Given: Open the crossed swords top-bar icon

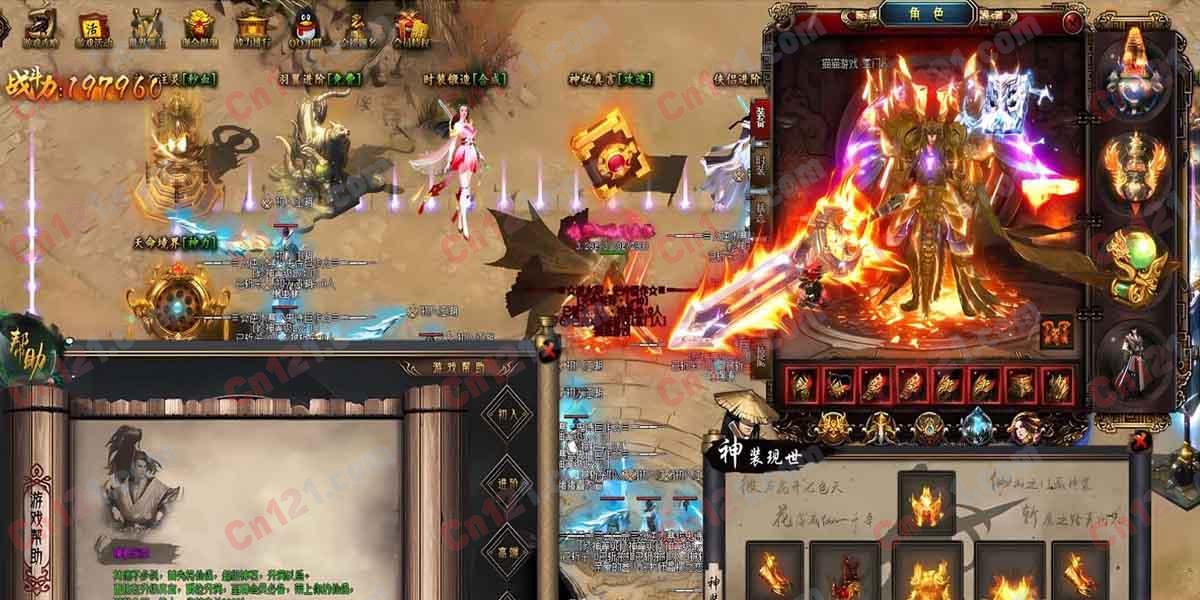Looking at the screenshot, I should pyautogui.click(x=147, y=27).
